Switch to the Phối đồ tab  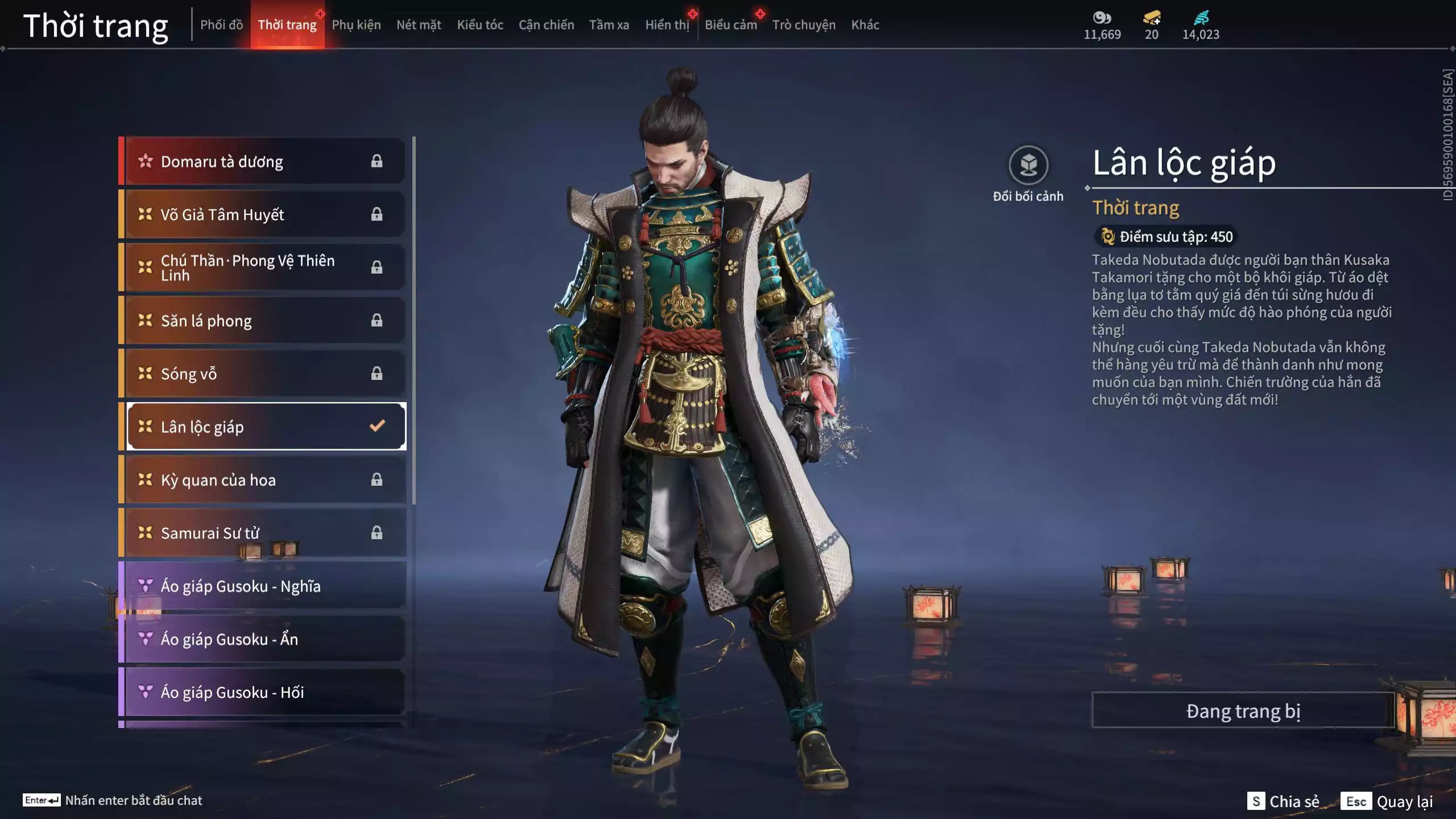point(221,24)
